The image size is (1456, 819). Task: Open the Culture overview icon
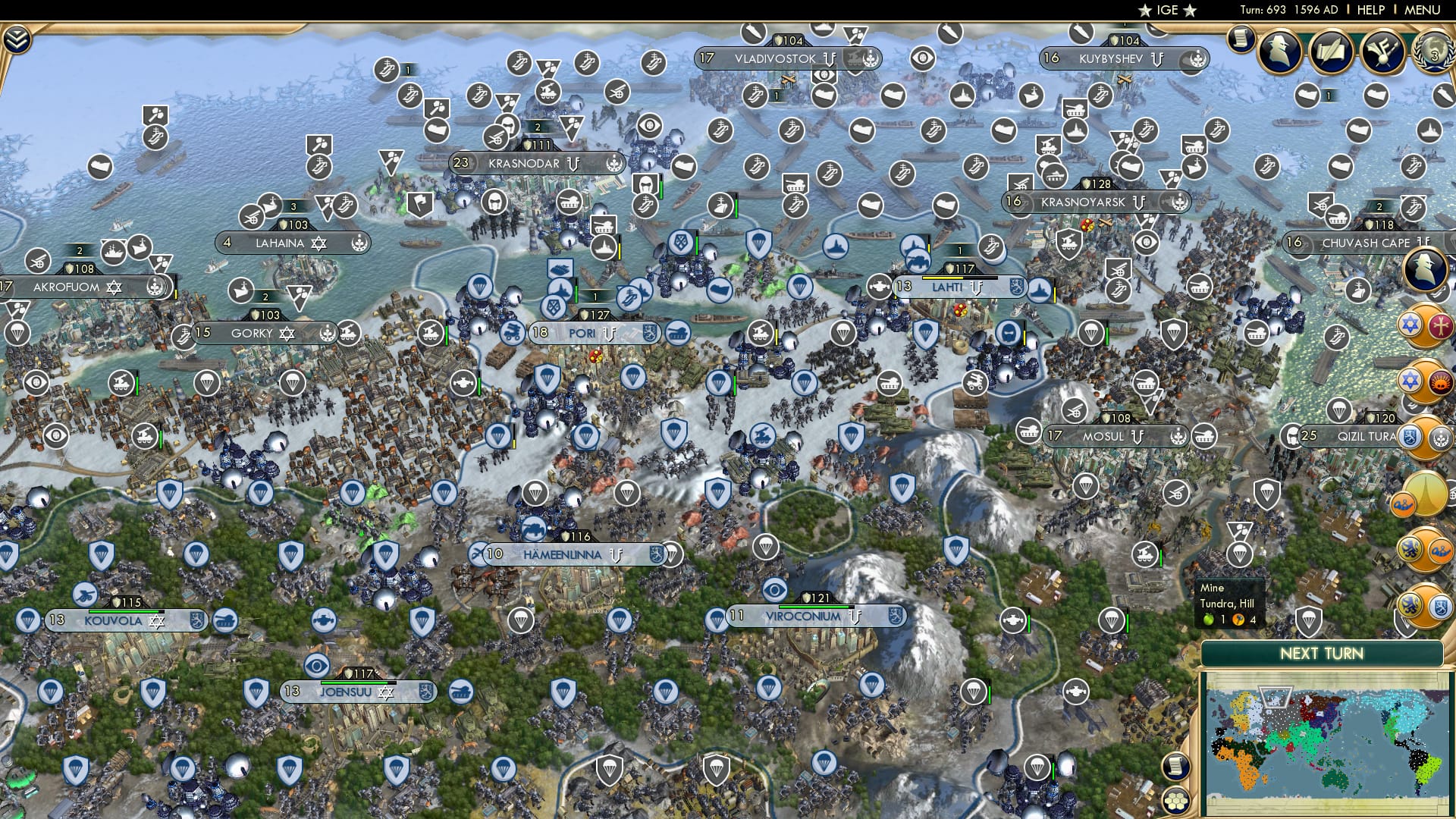(1382, 52)
